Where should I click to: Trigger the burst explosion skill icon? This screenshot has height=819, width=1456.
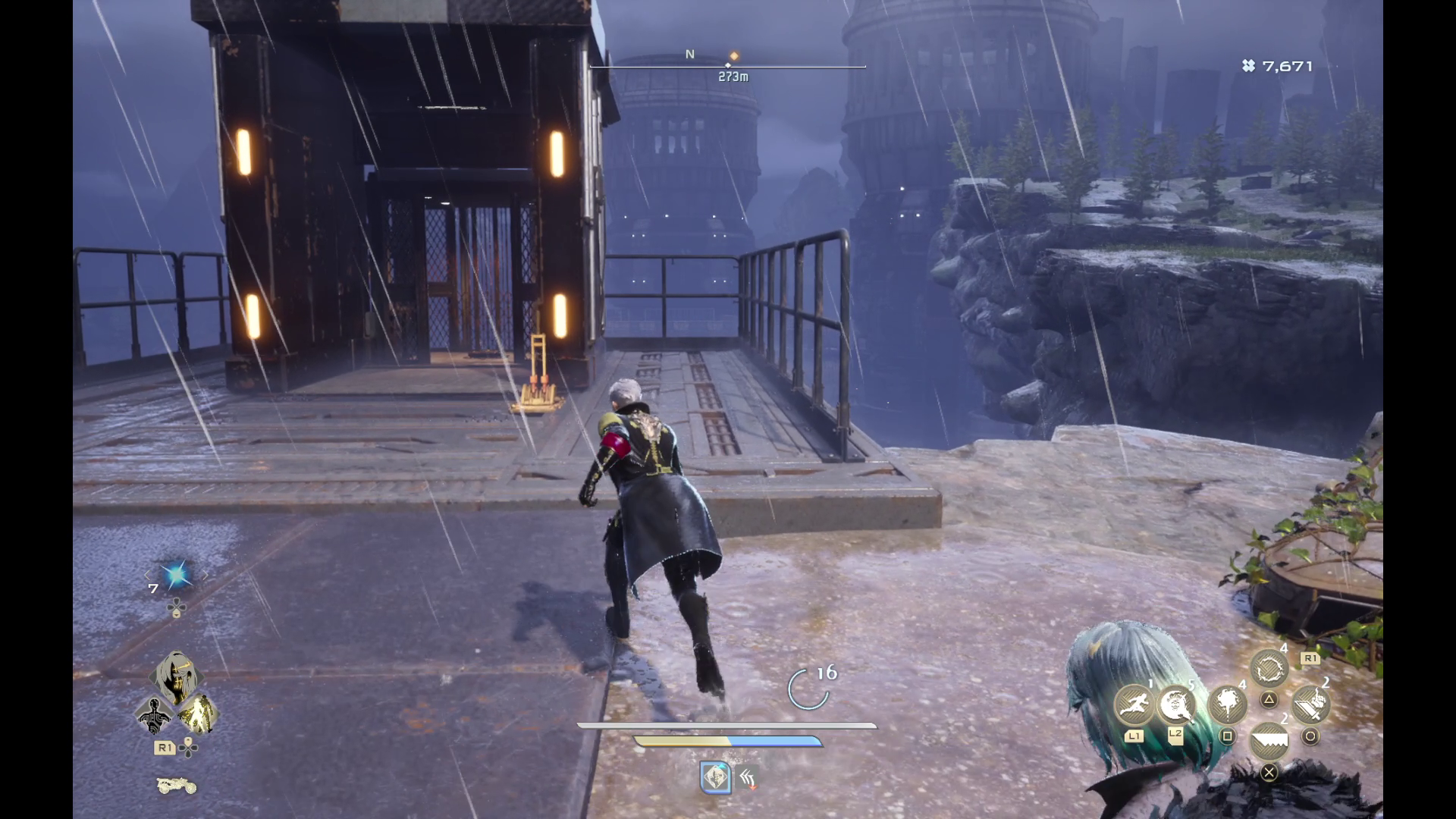coord(1226,705)
